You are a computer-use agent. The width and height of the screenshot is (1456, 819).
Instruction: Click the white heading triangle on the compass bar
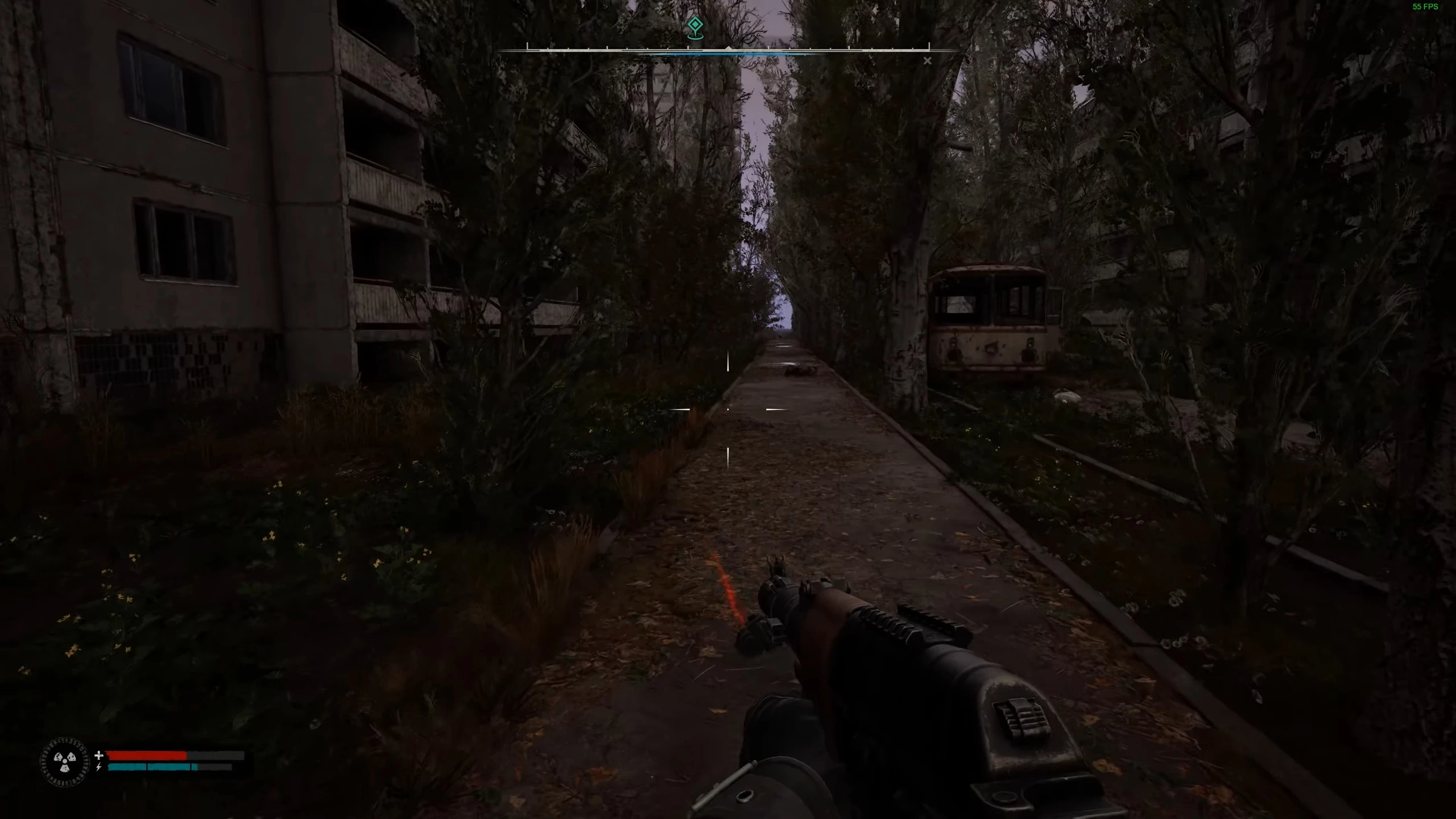[728, 48]
